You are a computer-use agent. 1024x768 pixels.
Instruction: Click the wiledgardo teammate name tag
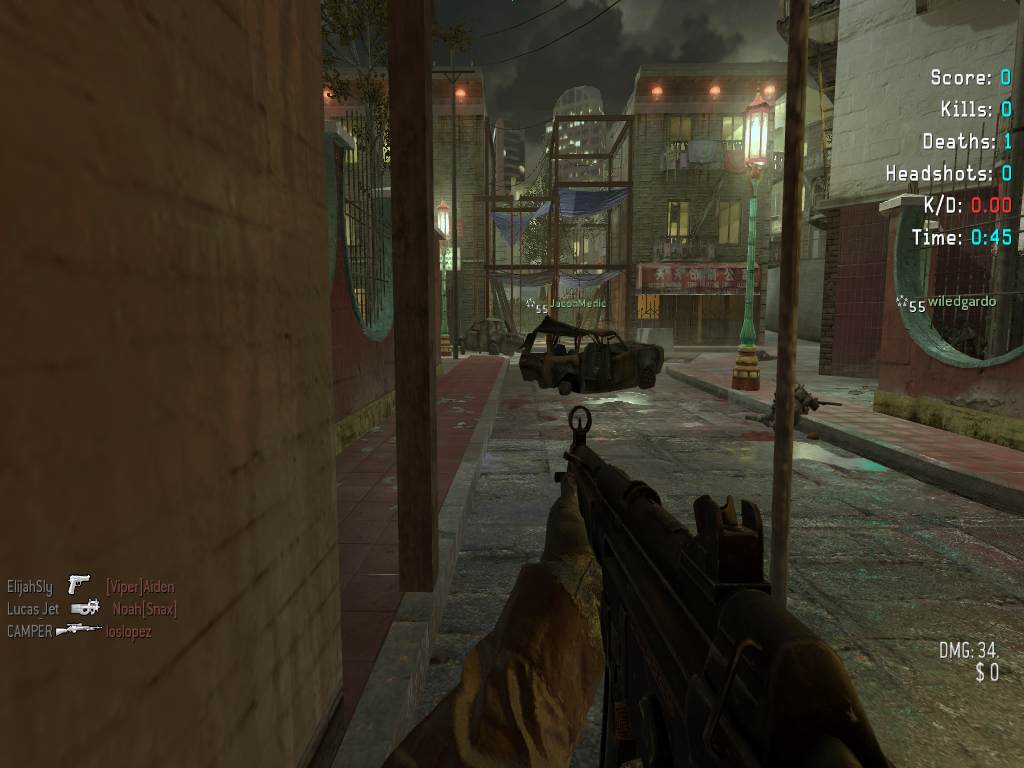(962, 301)
